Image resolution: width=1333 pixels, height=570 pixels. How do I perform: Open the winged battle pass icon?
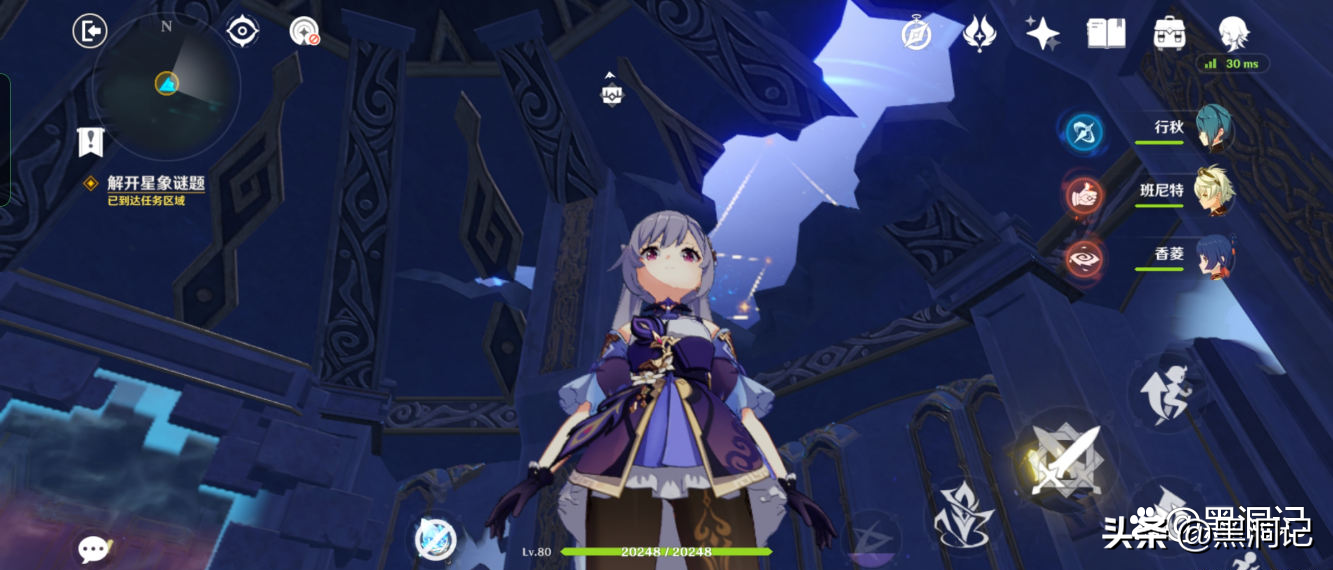pos(978,34)
